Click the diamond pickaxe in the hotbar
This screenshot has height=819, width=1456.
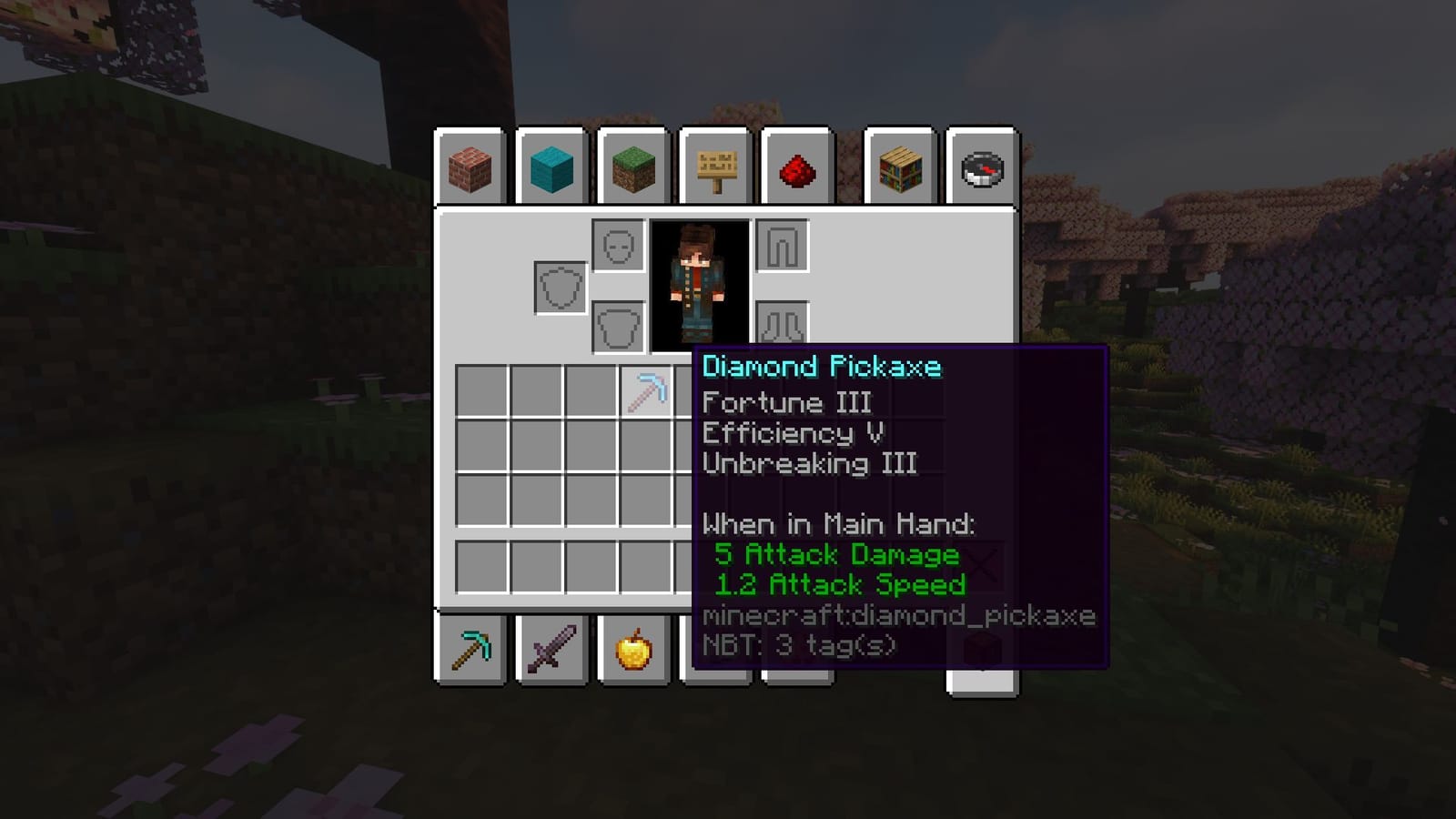(x=472, y=648)
